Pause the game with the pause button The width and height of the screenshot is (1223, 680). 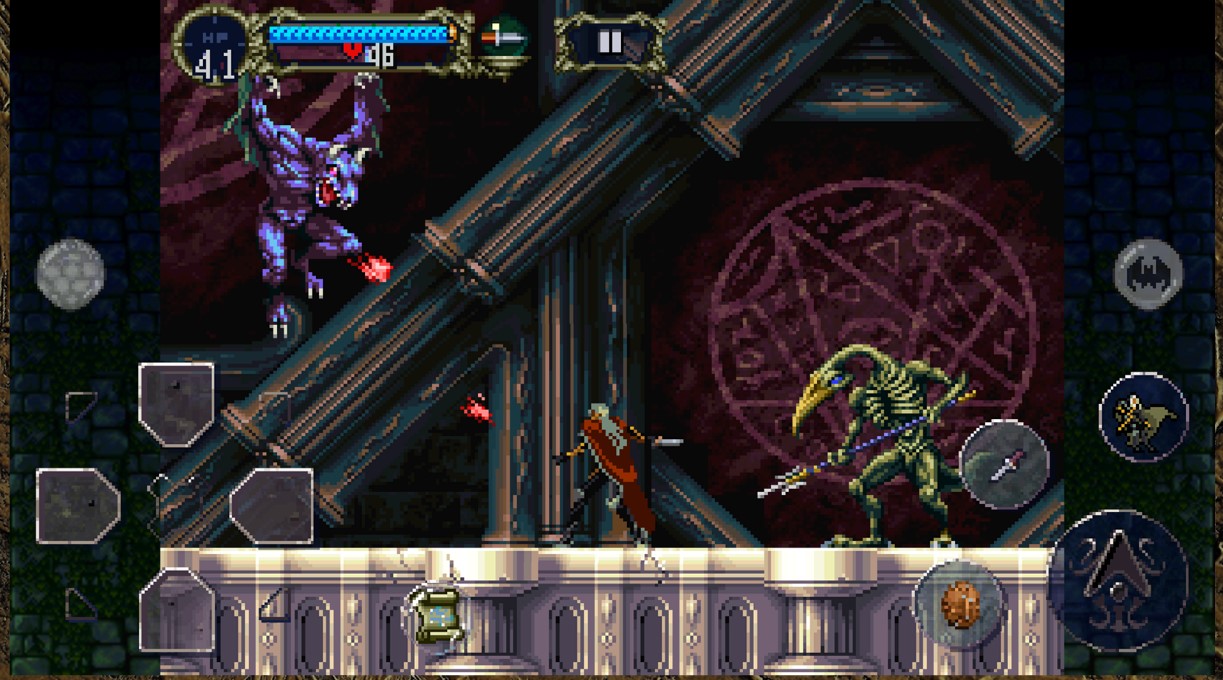point(609,42)
